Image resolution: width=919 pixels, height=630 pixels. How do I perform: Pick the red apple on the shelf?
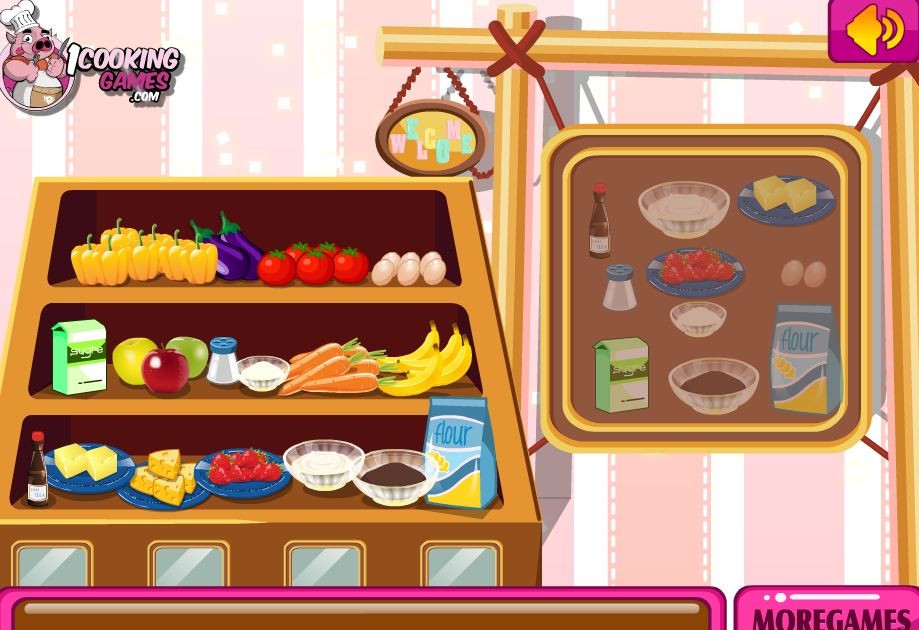(164, 370)
